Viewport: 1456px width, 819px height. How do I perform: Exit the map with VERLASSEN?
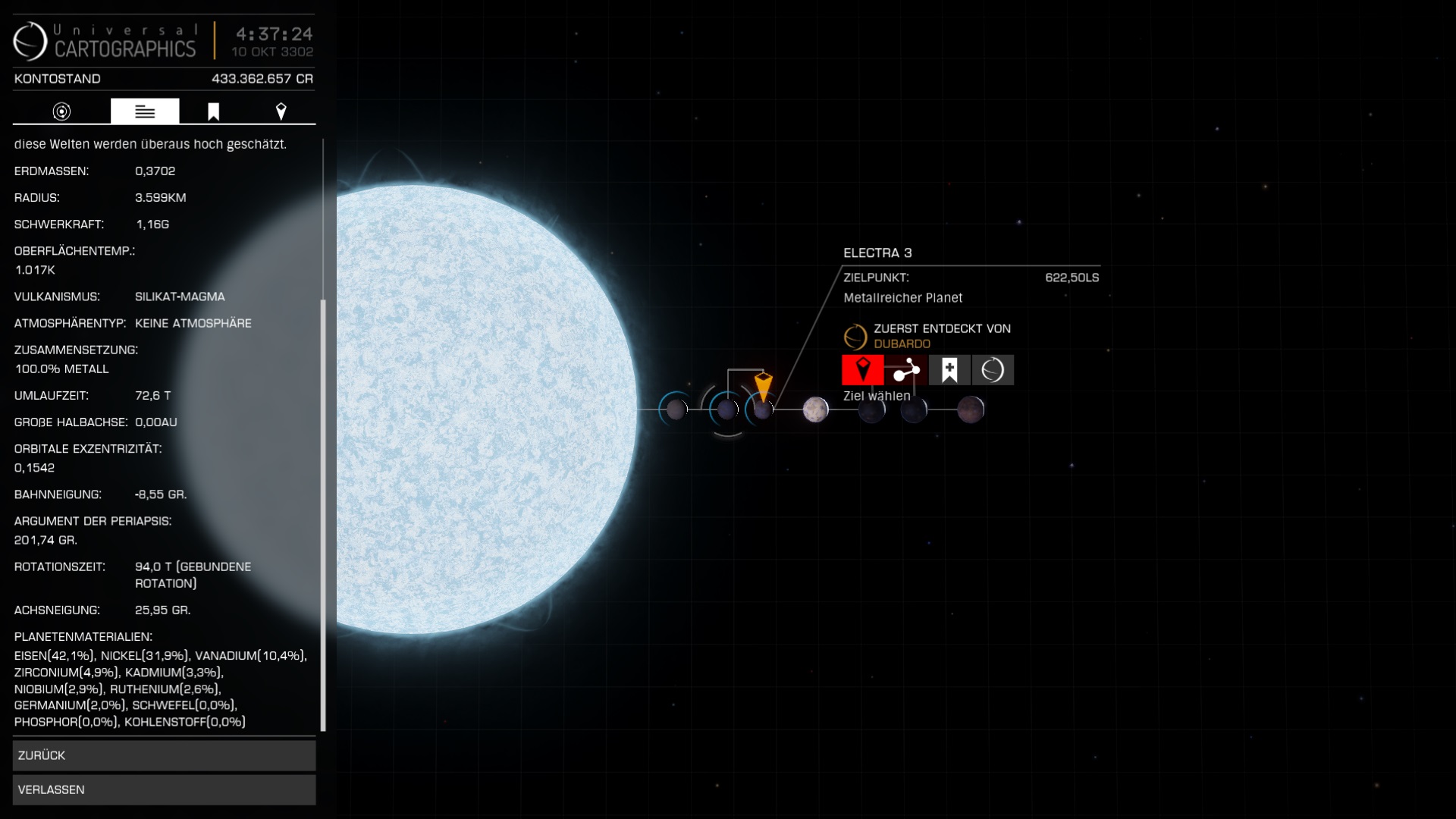pyautogui.click(x=164, y=789)
